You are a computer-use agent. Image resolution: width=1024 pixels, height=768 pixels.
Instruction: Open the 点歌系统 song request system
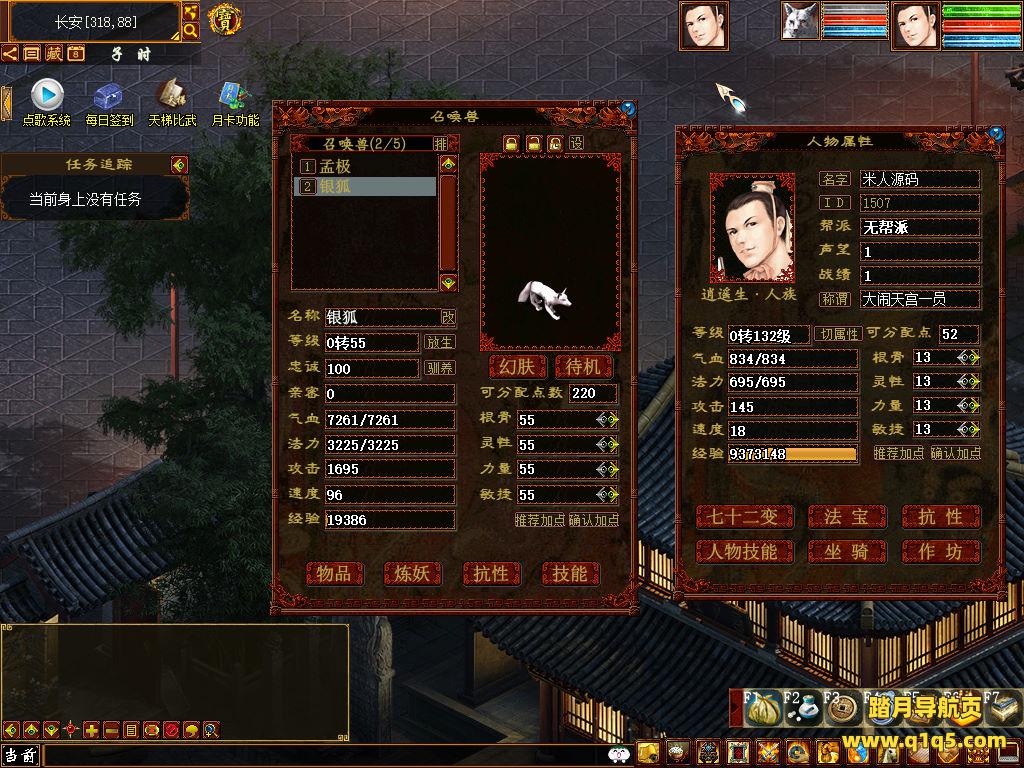click(x=47, y=103)
